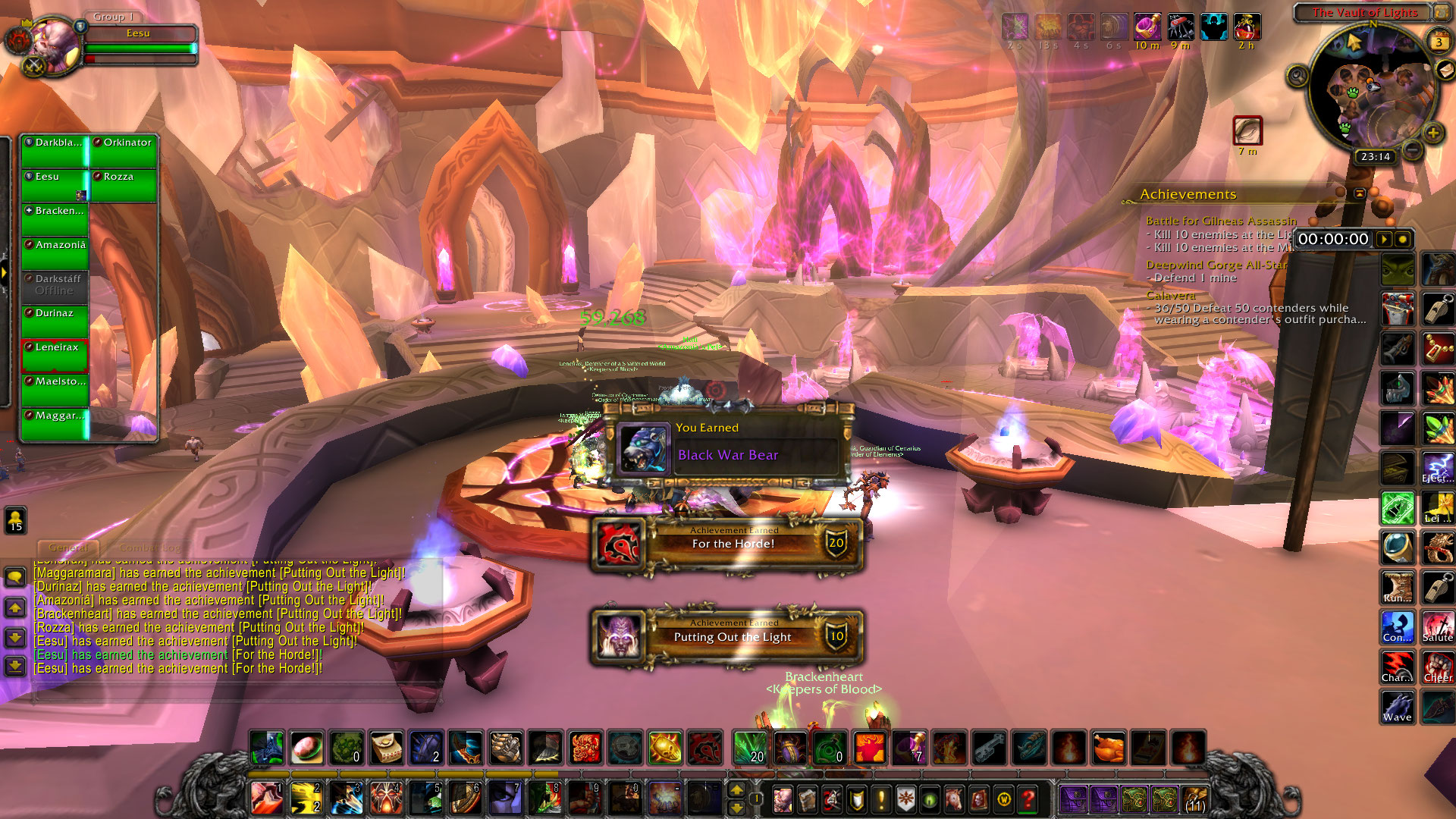Switch to the Combat Log chat tab

[149, 548]
